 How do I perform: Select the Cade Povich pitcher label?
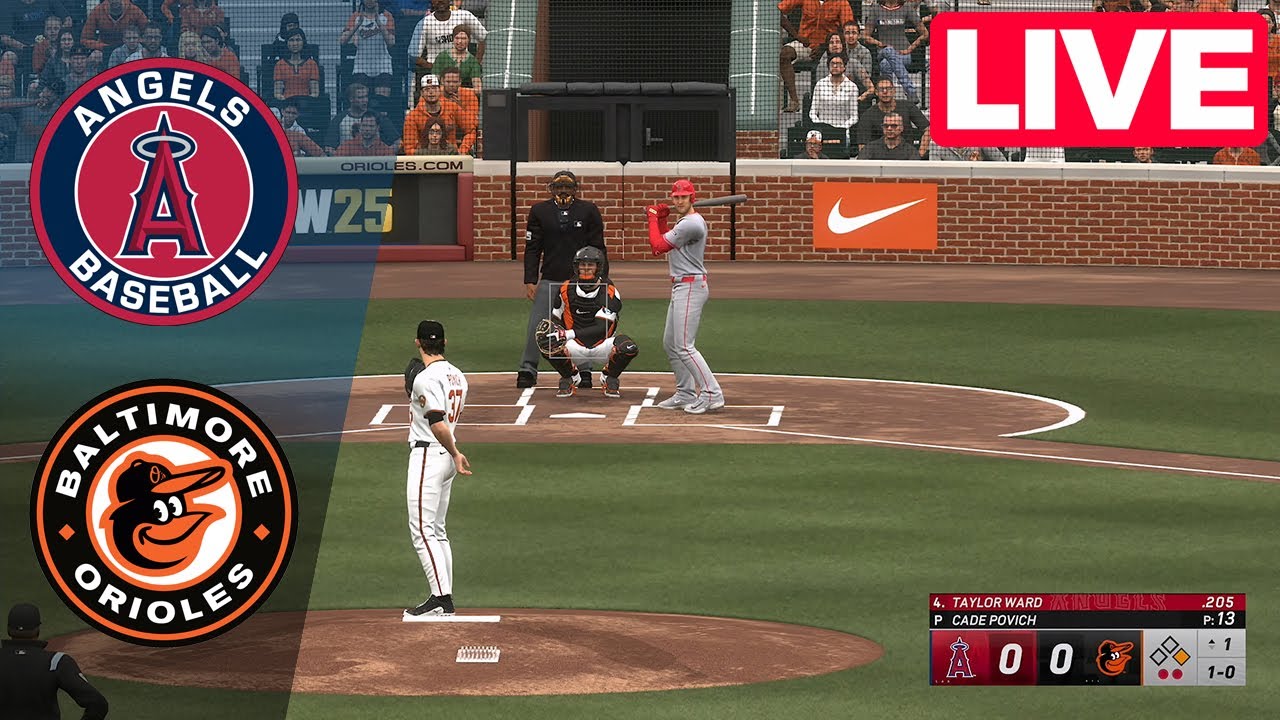point(993,618)
